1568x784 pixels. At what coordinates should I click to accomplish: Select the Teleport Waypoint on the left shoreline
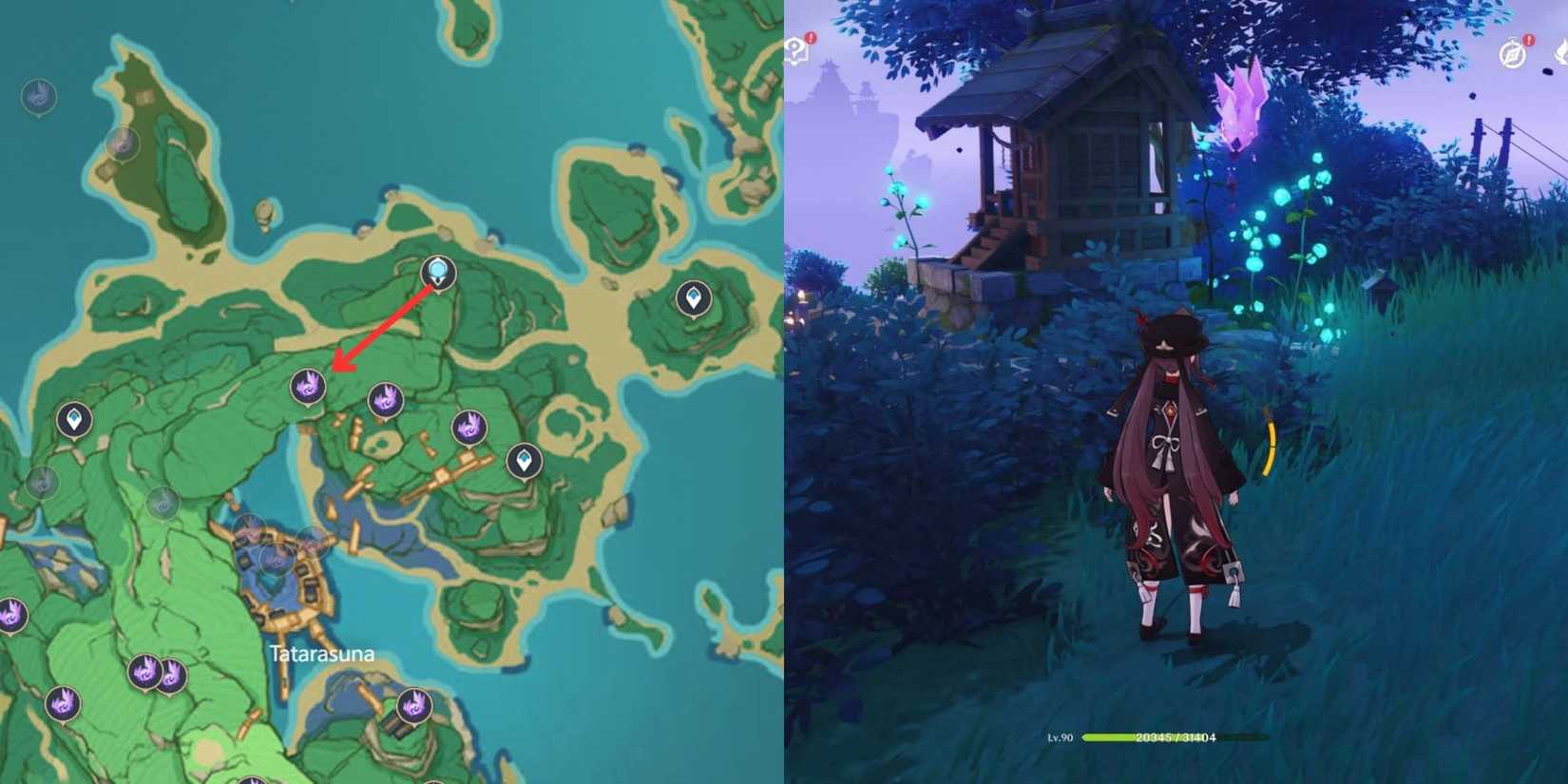pyautogui.click(x=72, y=418)
